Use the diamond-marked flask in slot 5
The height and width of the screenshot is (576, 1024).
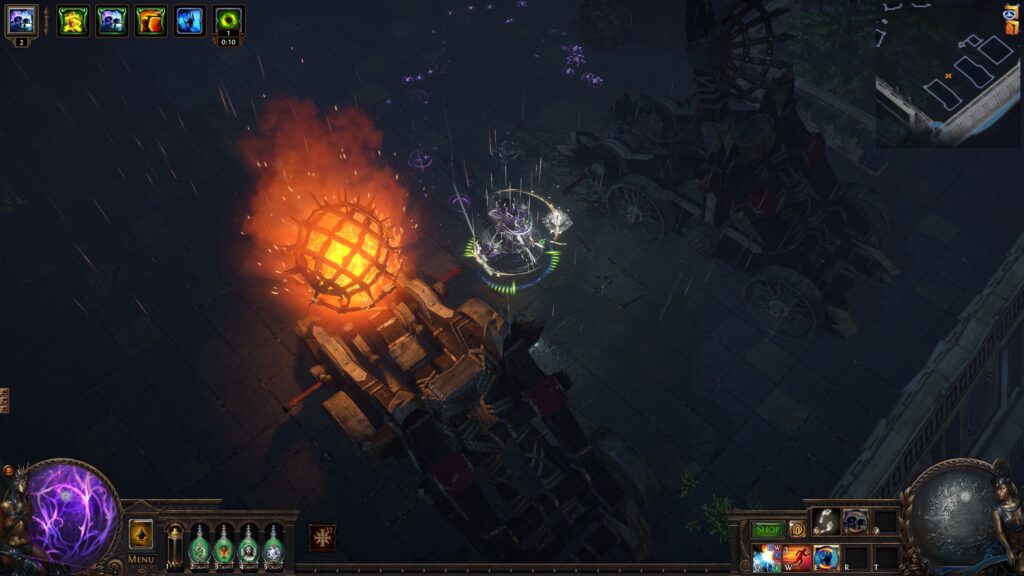point(273,546)
